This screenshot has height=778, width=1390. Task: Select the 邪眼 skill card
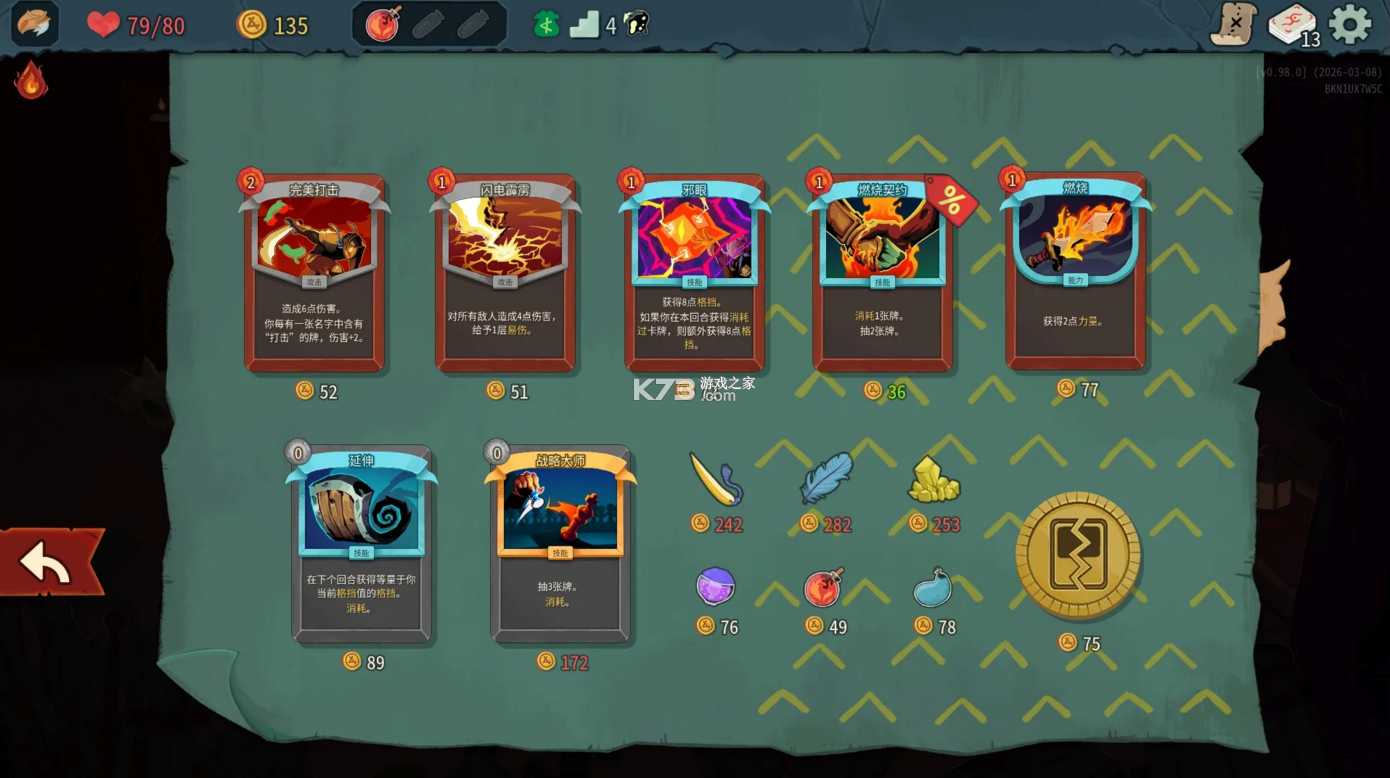coord(695,273)
